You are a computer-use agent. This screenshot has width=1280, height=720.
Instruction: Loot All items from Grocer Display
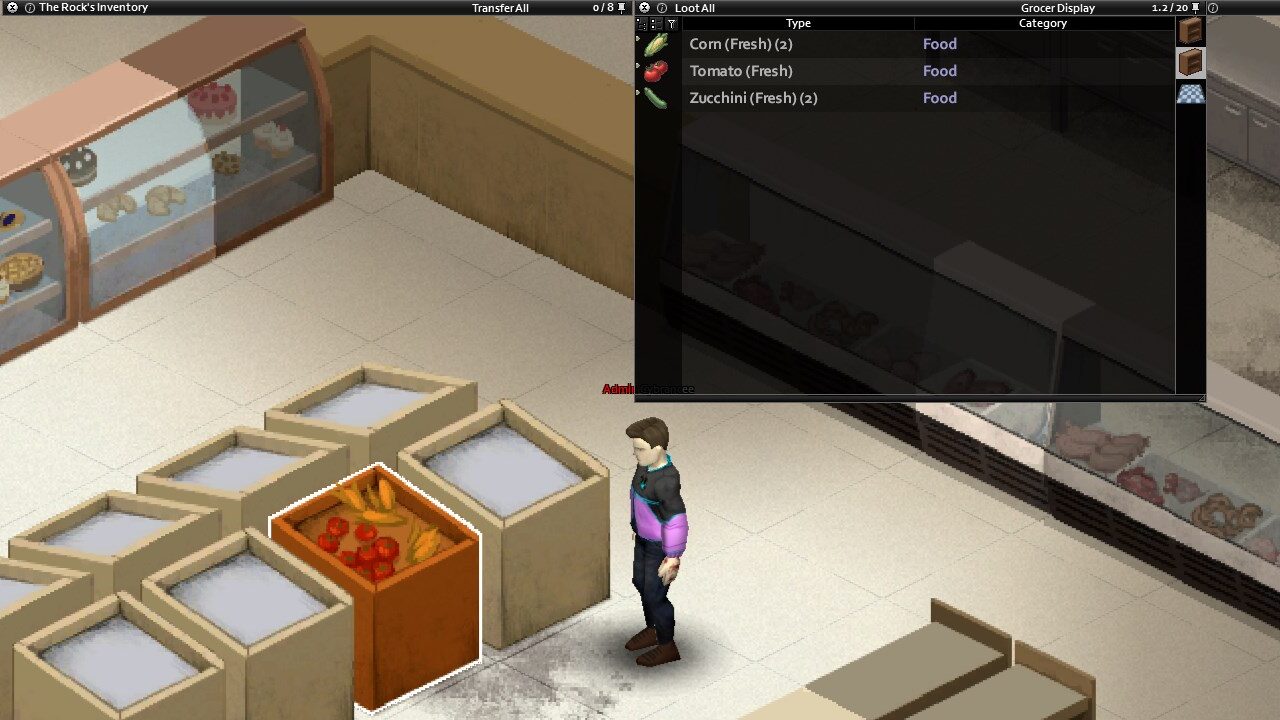coord(694,8)
